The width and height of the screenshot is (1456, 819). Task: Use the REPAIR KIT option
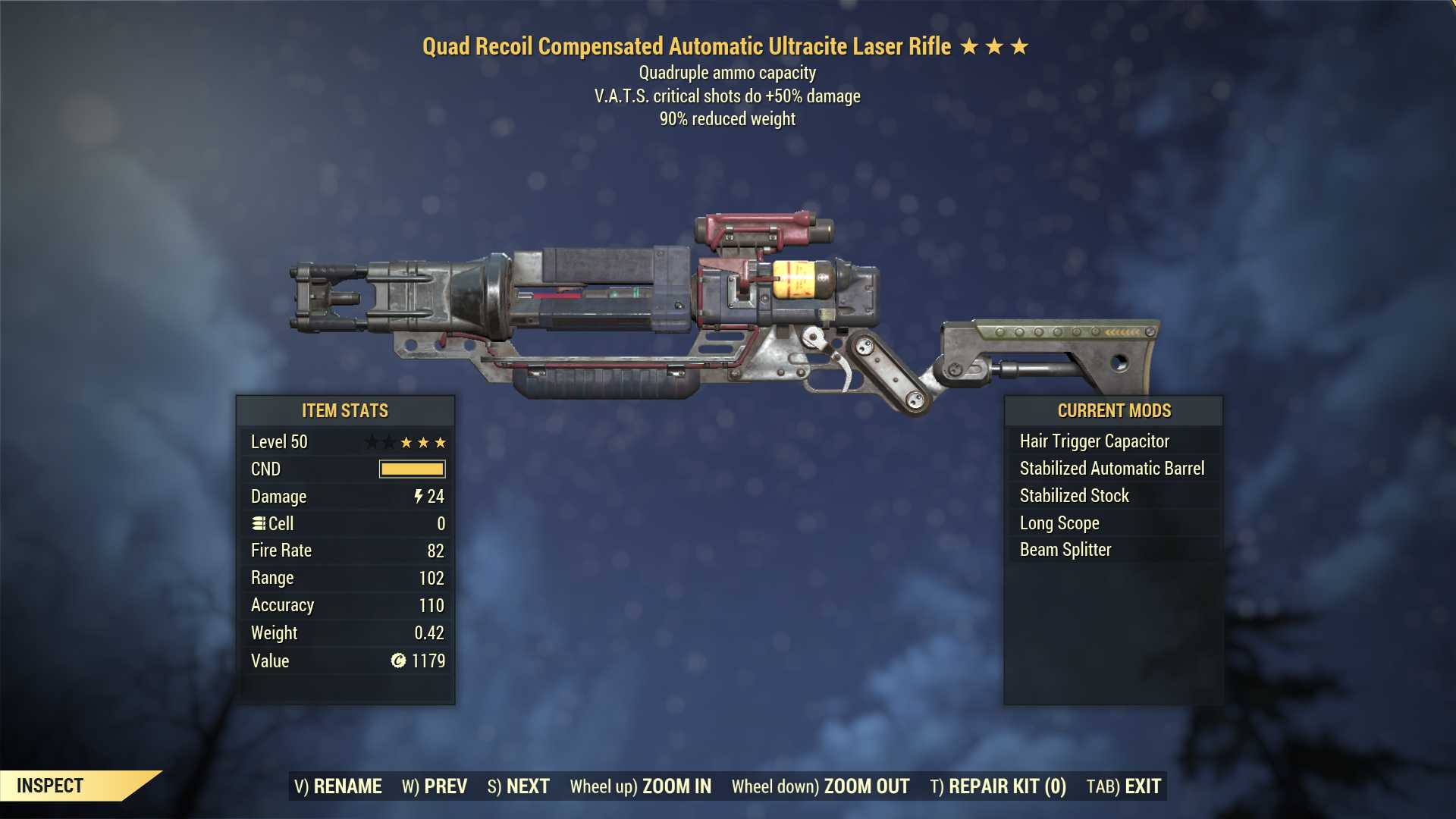point(998,786)
